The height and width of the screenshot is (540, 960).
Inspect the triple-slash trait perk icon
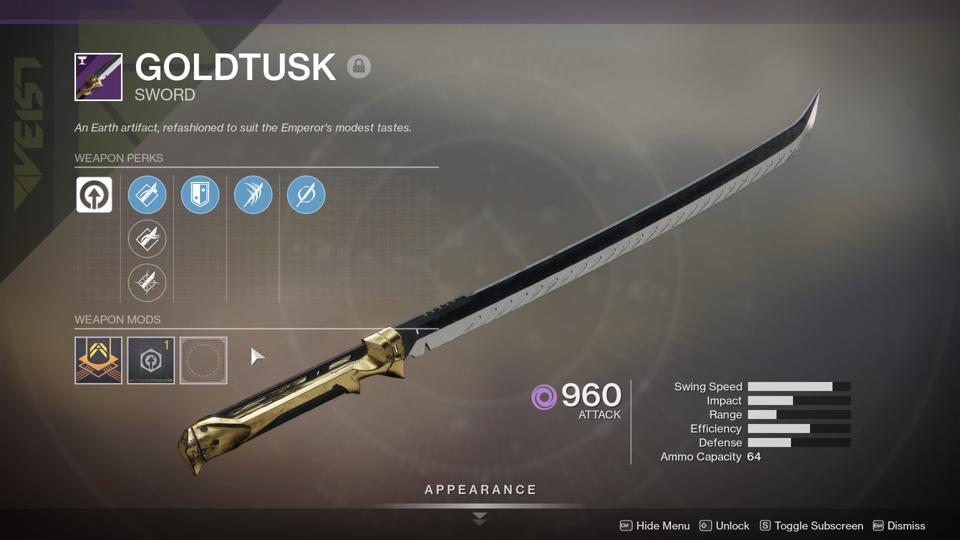[x=253, y=195]
